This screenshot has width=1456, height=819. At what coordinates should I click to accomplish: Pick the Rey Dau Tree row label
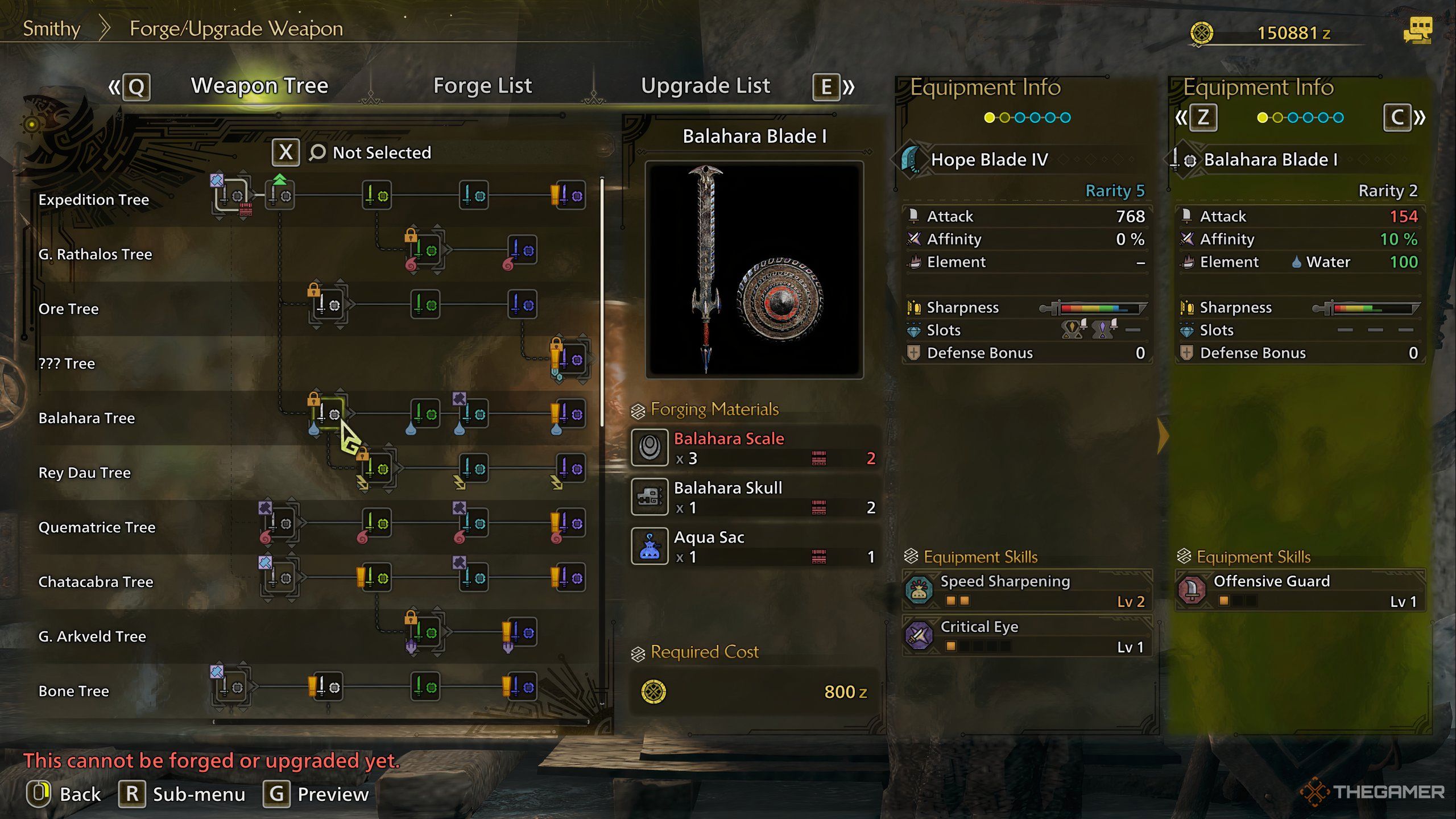pos(84,473)
